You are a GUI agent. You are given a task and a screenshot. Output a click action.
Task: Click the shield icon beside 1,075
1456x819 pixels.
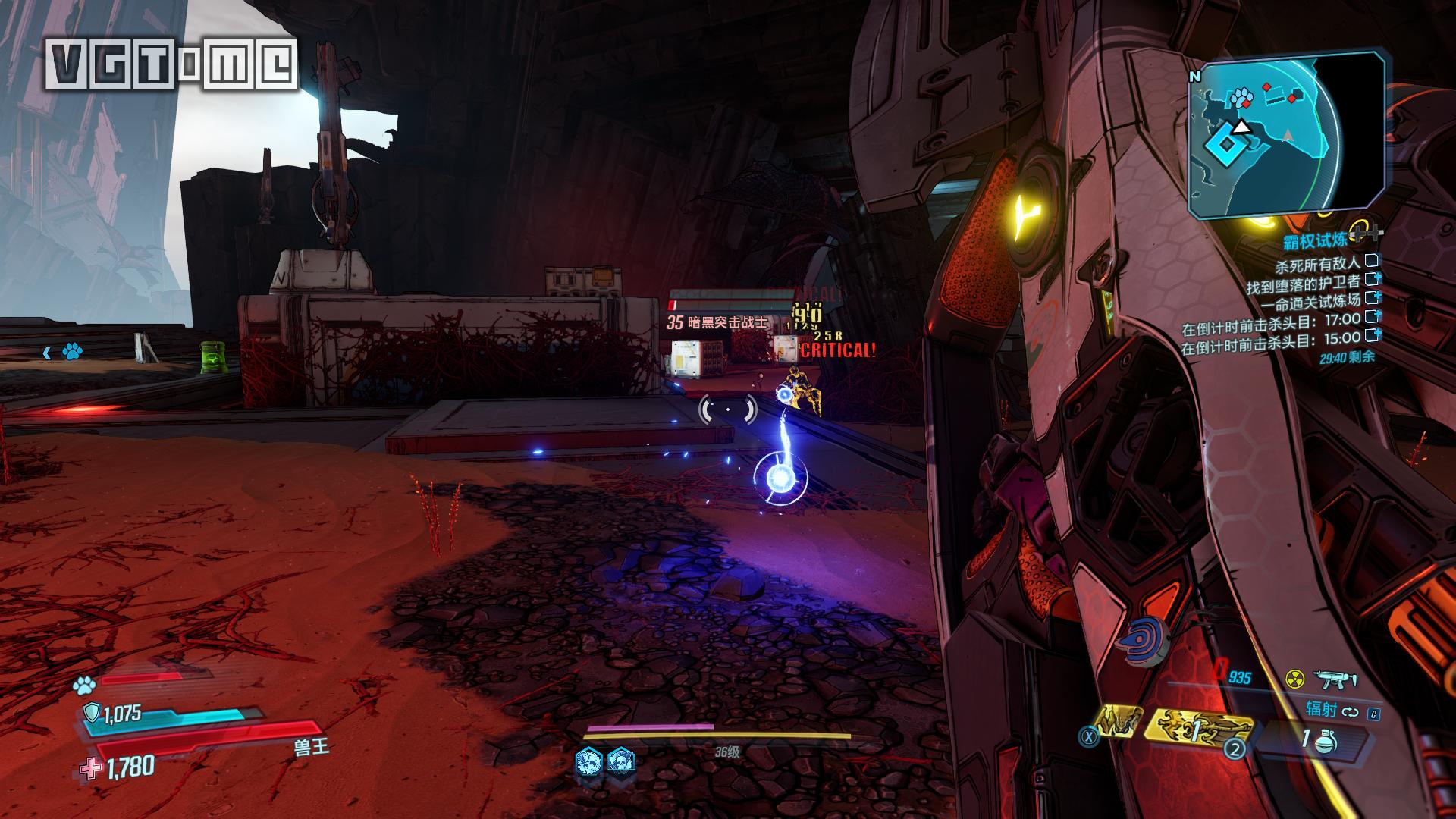point(92,713)
